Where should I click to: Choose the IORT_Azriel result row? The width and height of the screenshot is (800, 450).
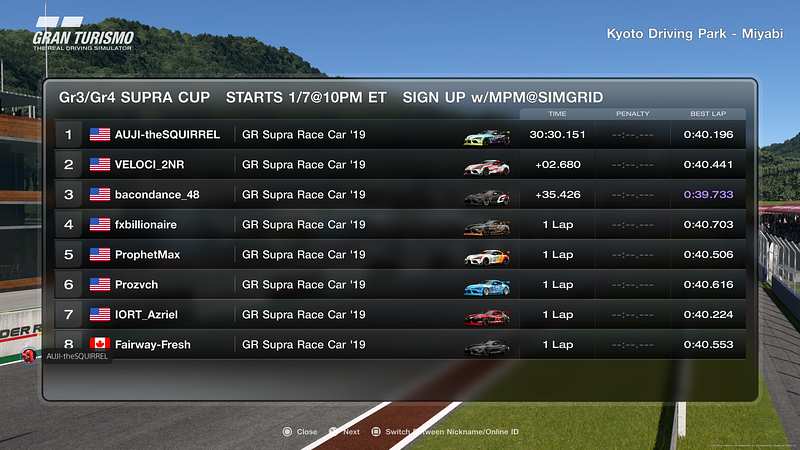pyautogui.click(x=400, y=315)
